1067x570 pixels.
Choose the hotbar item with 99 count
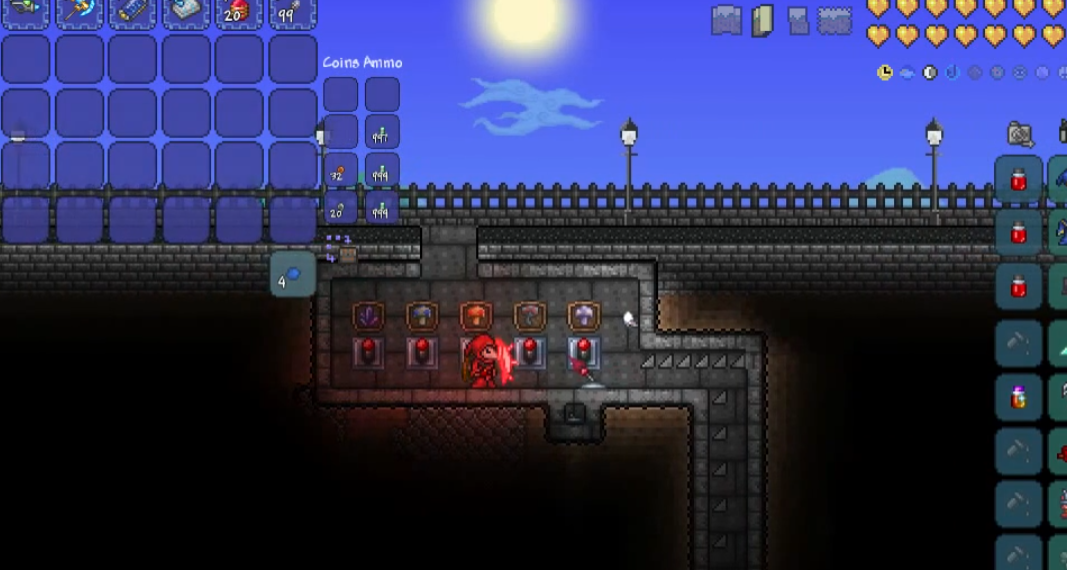[293, 12]
